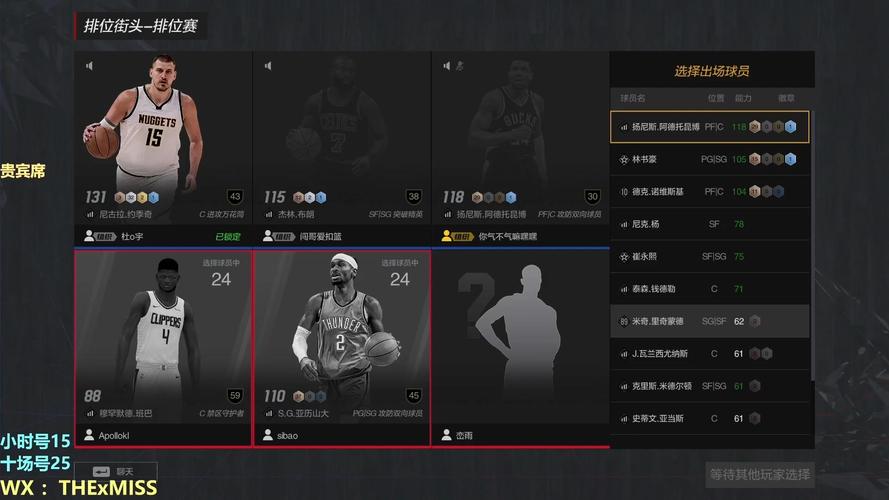Toggle the mute icon on the Bucks card

tap(447, 66)
